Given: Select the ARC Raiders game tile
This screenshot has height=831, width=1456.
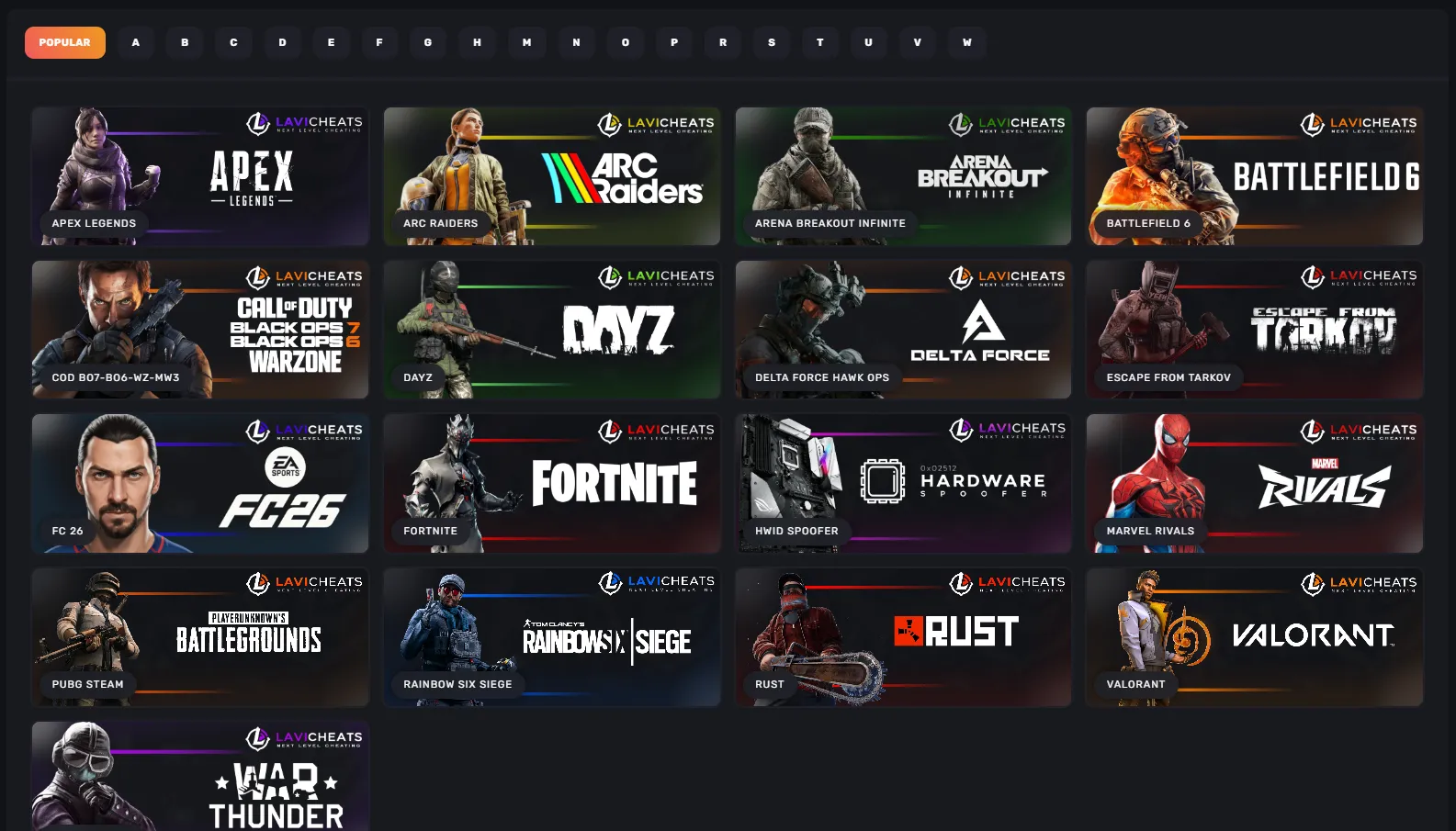Looking at the screenshot, I should (x=551, y=176).
